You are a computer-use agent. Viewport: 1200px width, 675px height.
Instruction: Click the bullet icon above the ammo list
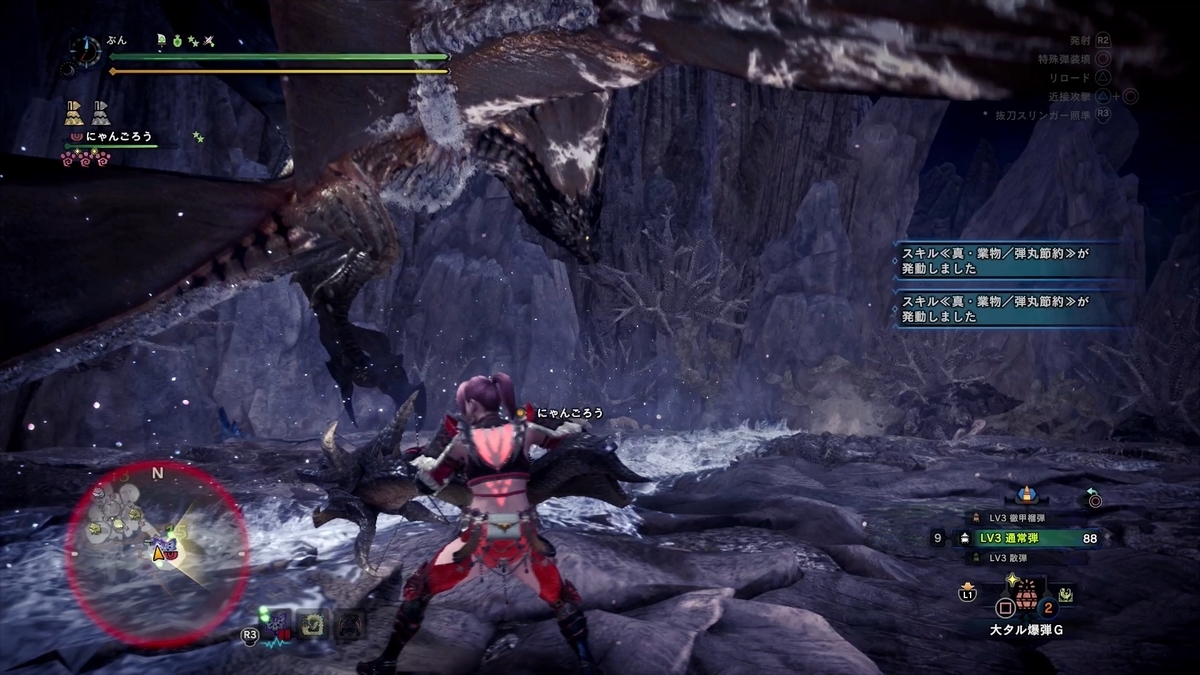pyautogui.click(x=1025, y=495)
